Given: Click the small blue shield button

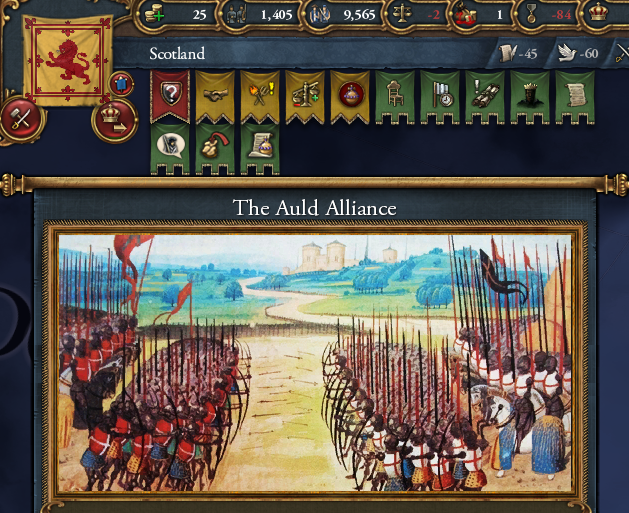Looking at the screenshot, I should [124, 84].
